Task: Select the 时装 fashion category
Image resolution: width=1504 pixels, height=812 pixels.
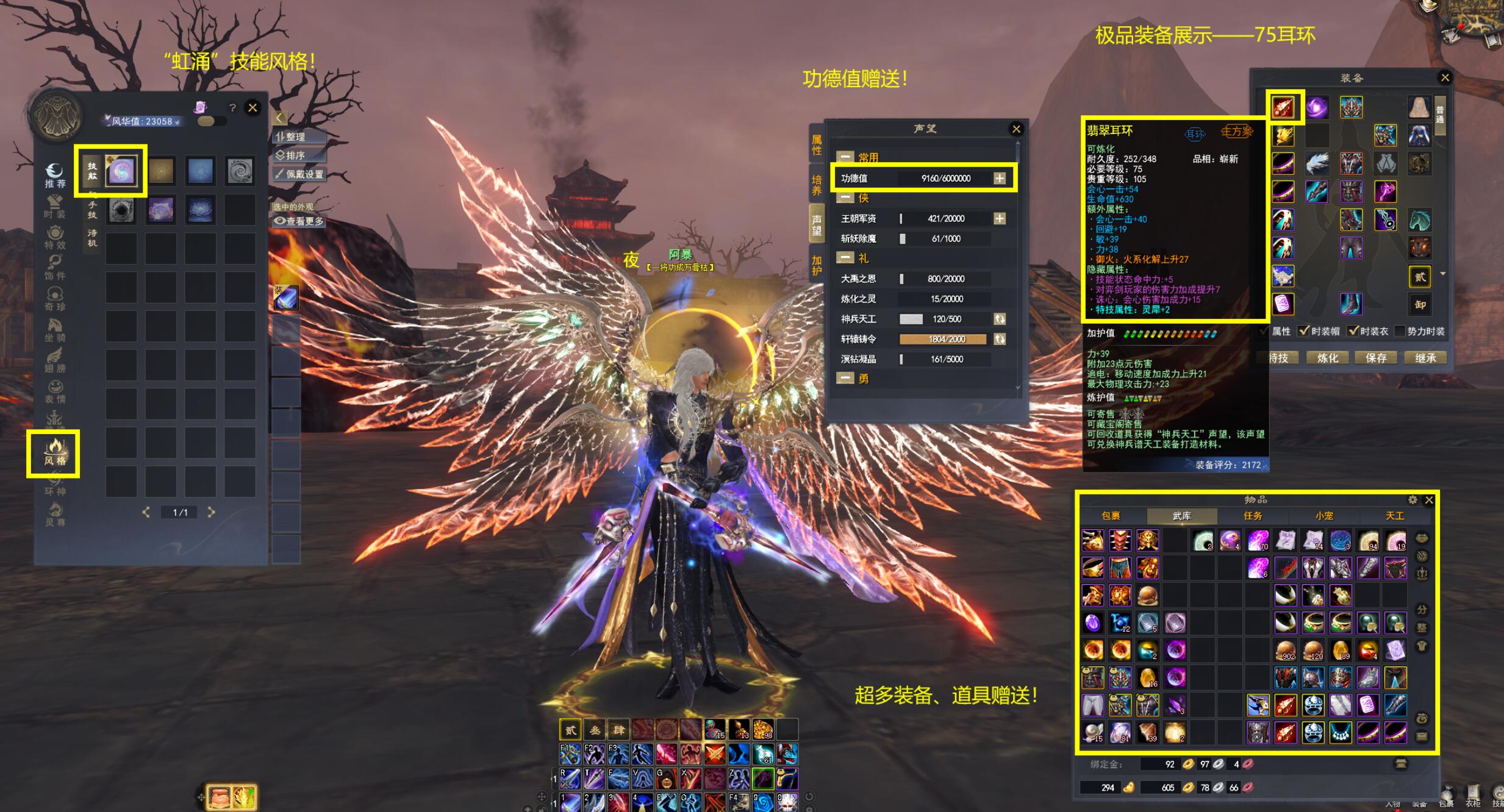Action: pos(54,206)
